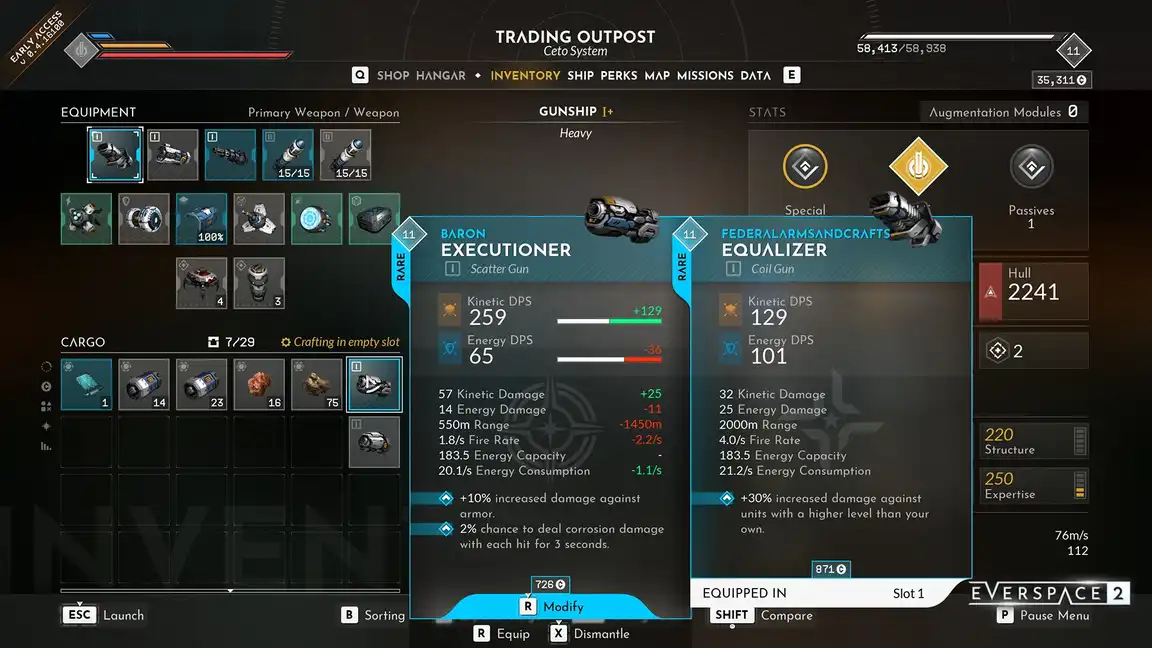Switch to the Hangar tab

441,75
